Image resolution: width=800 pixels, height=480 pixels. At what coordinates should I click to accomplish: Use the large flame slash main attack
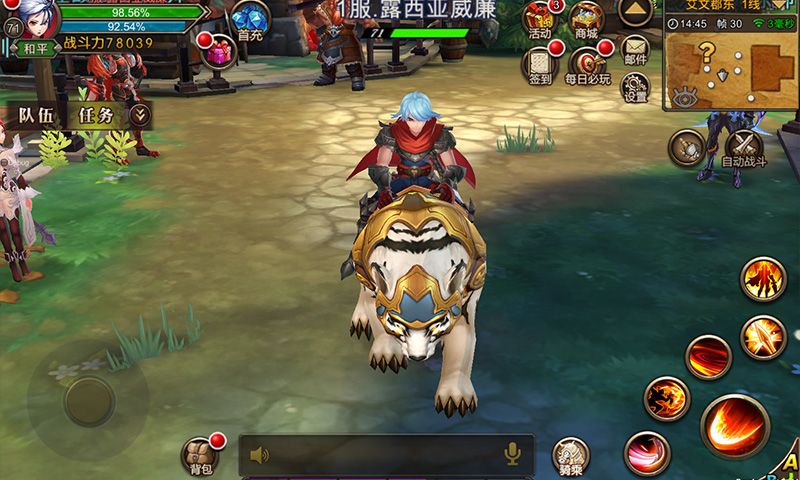tap(734, 427)
